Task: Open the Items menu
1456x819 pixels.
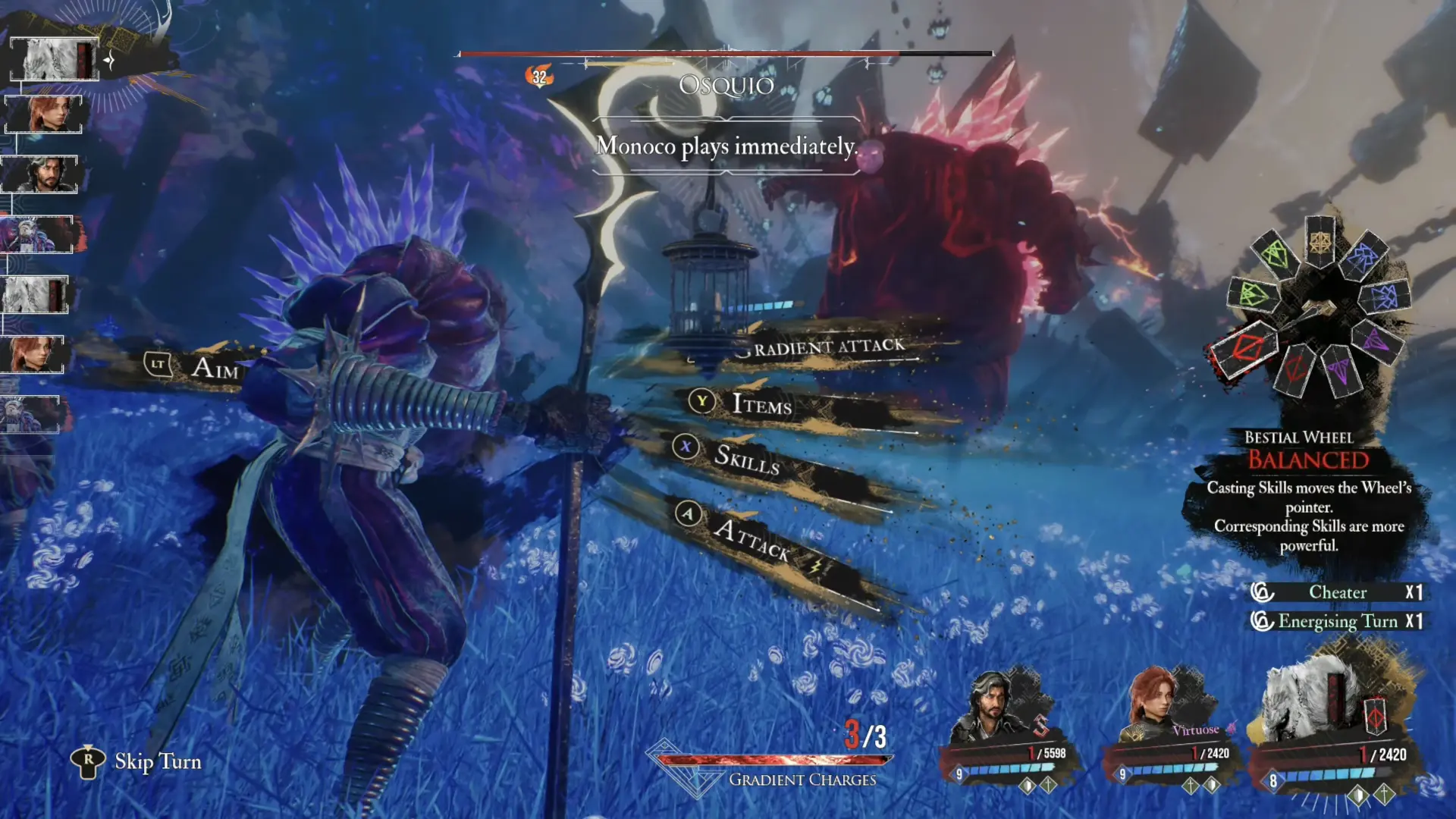Action: (x=761, y=404)
